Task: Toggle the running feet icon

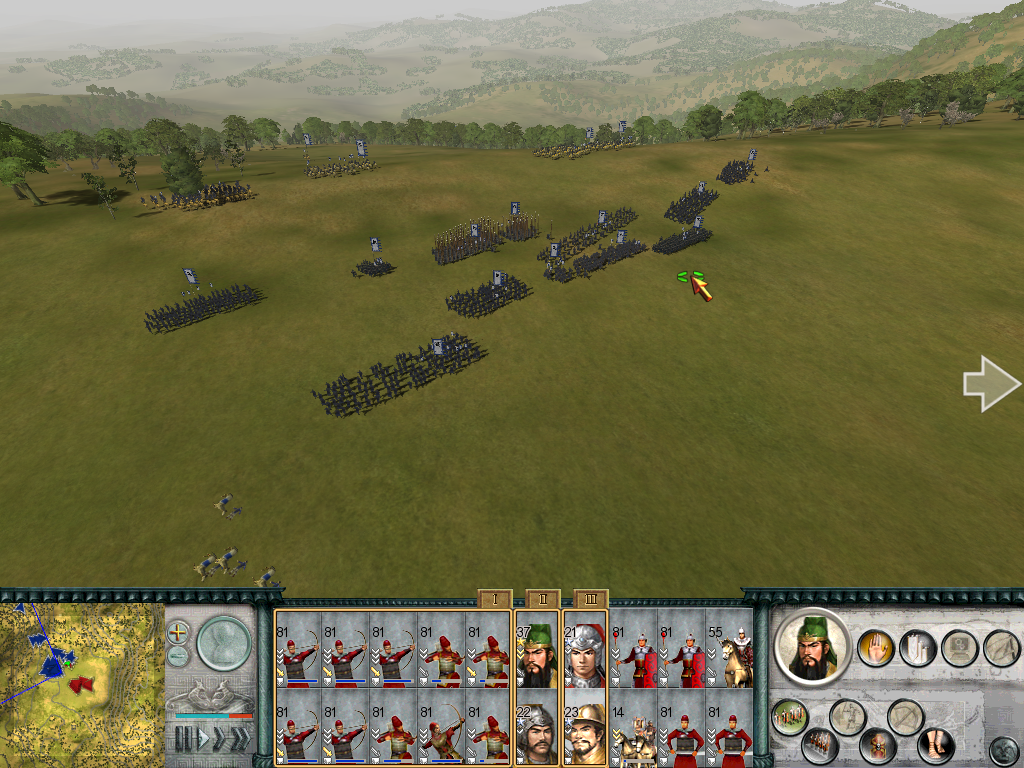Action: click(x=936, y=744)
